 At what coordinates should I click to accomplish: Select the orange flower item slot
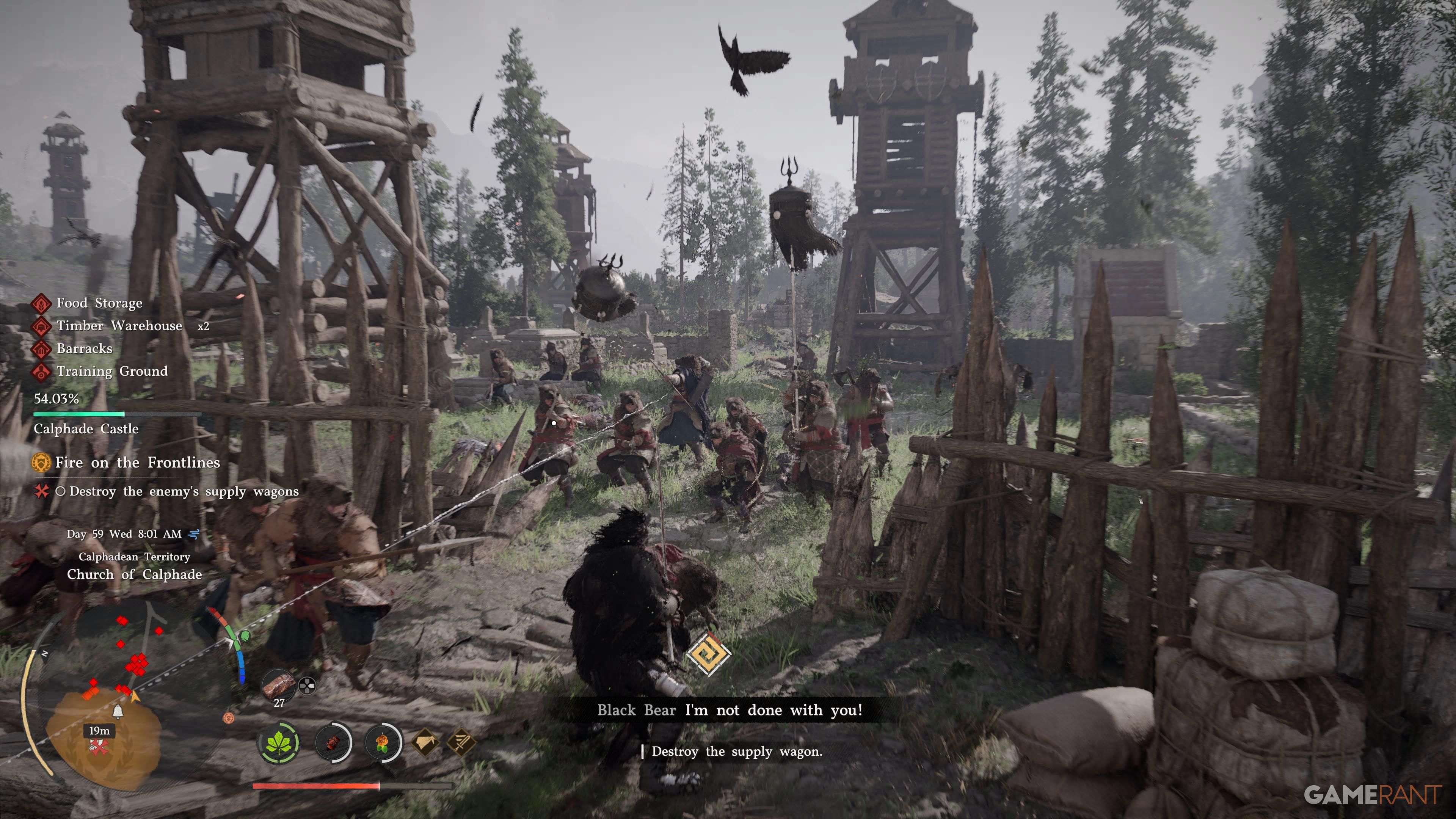pos(383,742)
